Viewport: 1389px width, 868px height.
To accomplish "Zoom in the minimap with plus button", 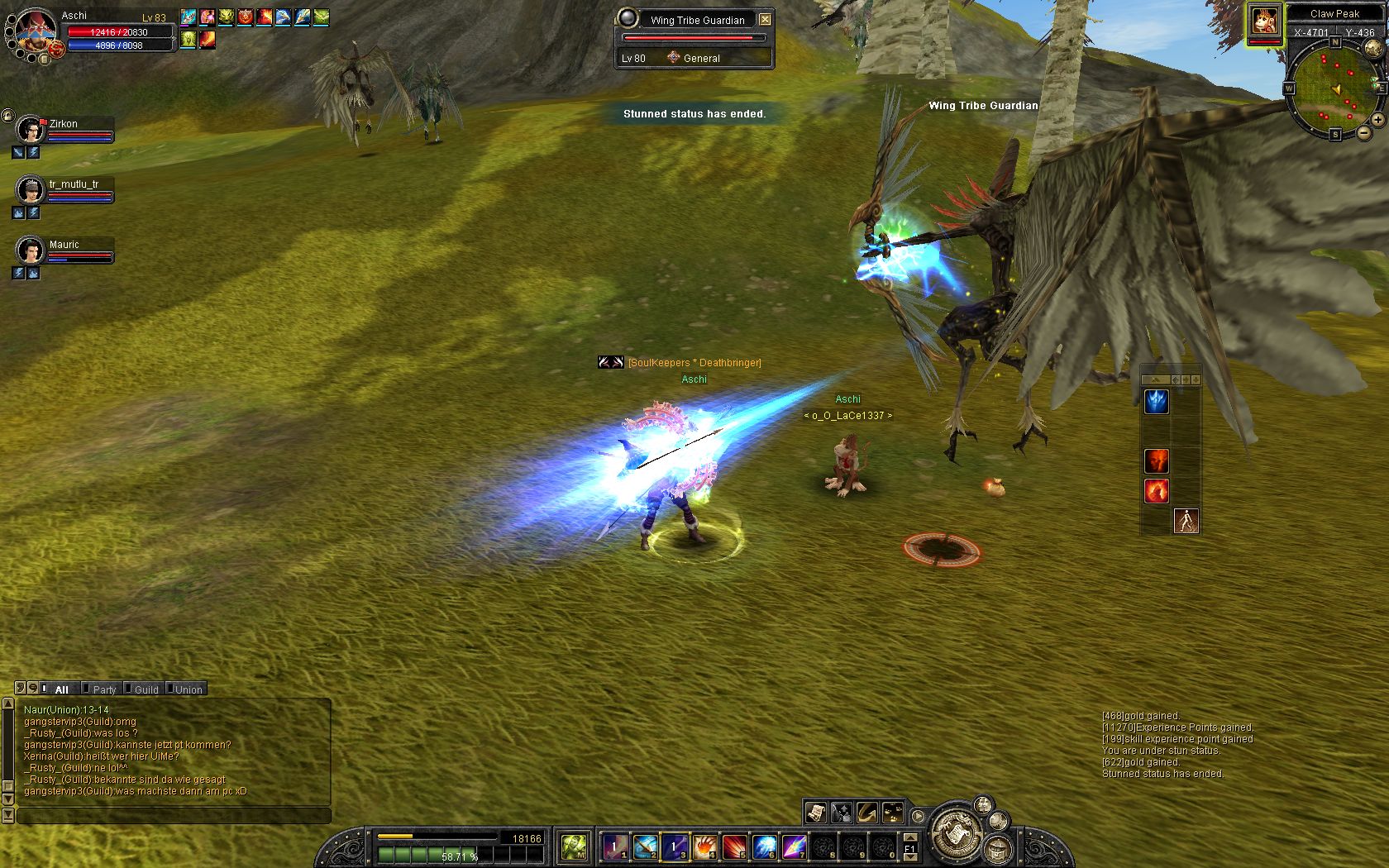I will [x=1377, y=120].
